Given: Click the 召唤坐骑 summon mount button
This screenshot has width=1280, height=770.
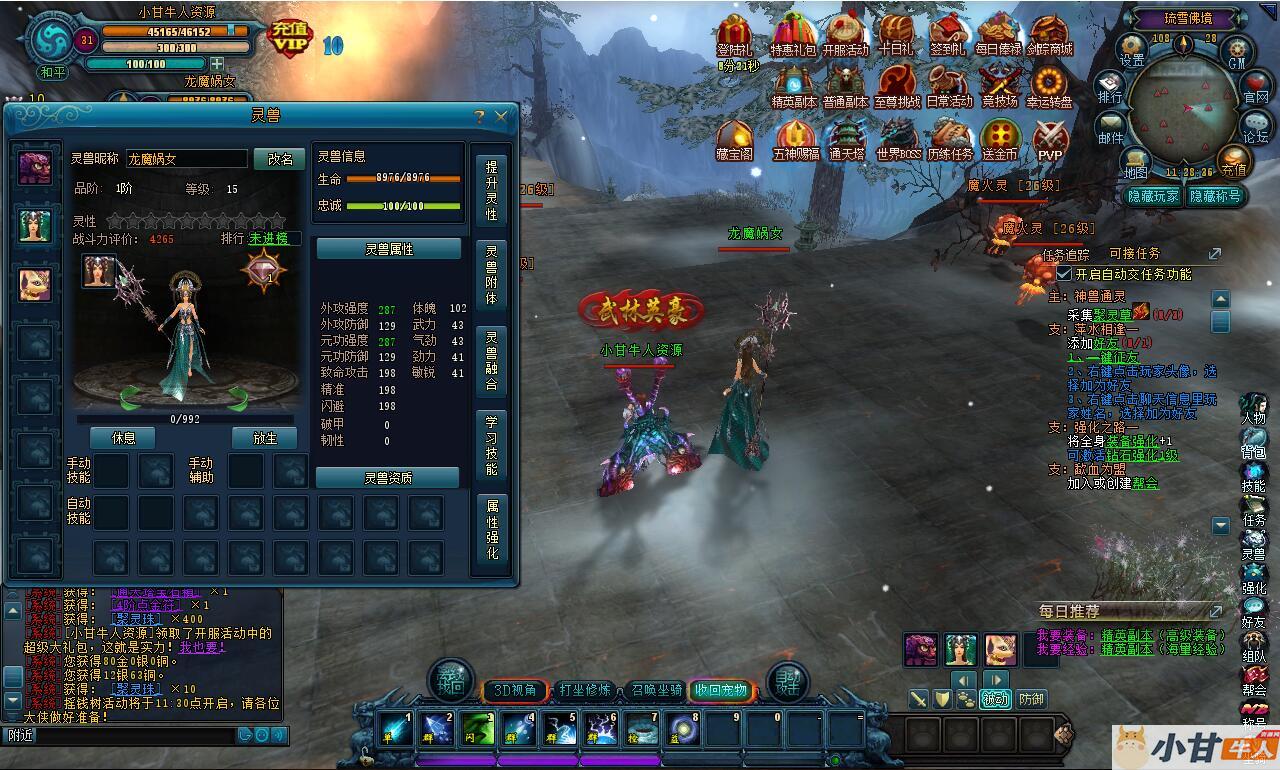Looking at the screenshot, I should point(655,690).
